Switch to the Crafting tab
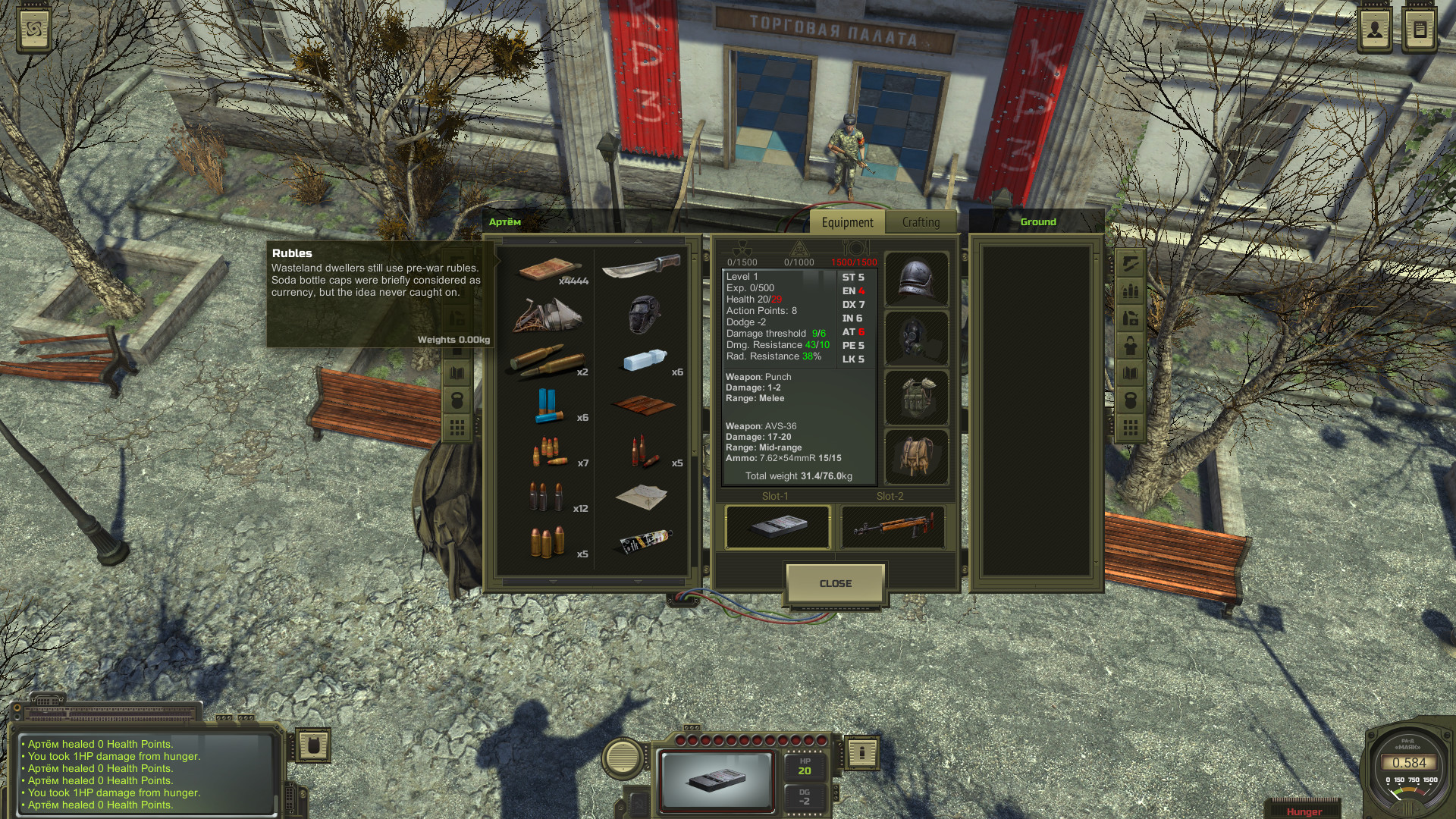This screenshot has height=819, width=1456. coord(920,222)
